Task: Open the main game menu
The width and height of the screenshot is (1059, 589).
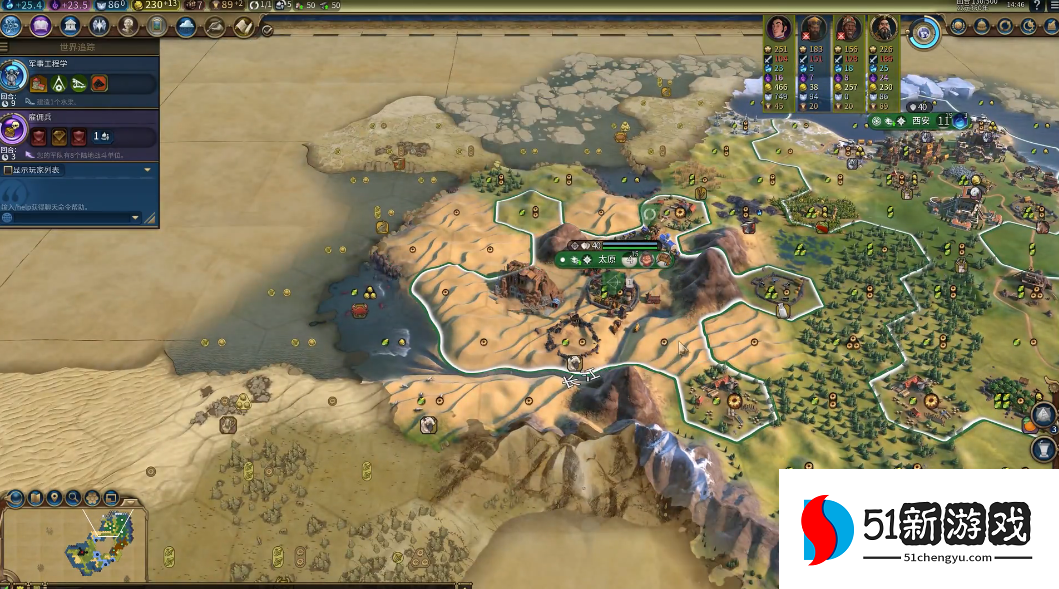Action: 1050,6
